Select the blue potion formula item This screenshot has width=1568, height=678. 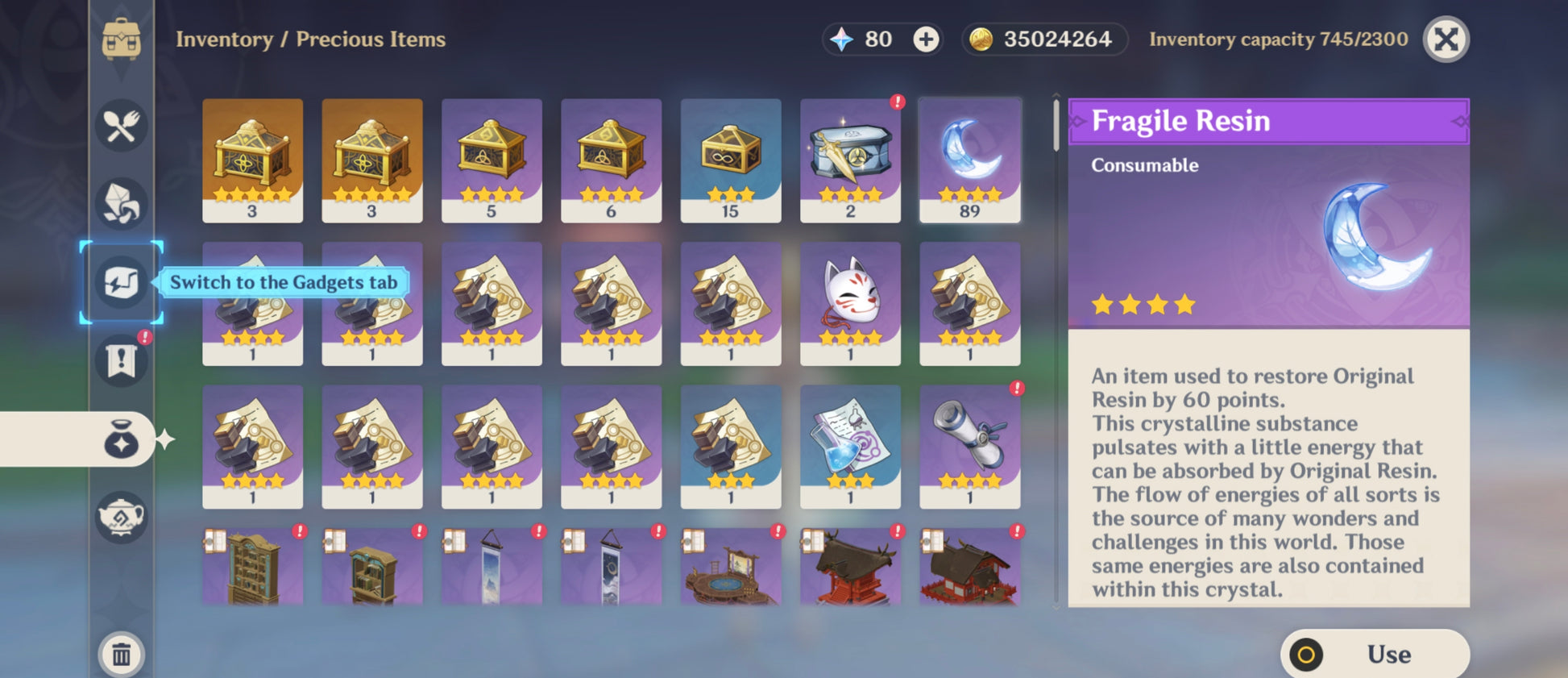[x=850, y=446]
